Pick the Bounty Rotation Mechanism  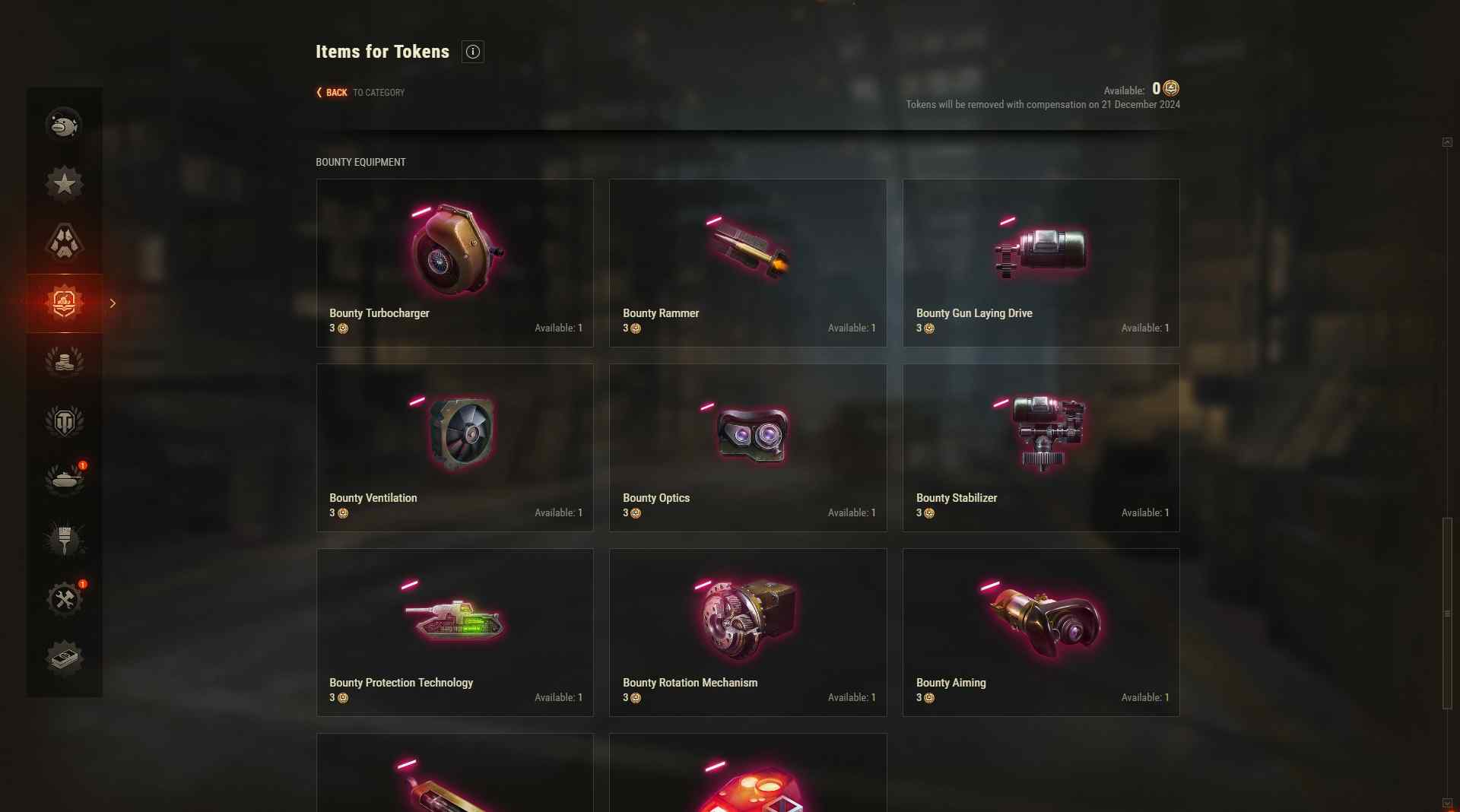tap(747, 632)
